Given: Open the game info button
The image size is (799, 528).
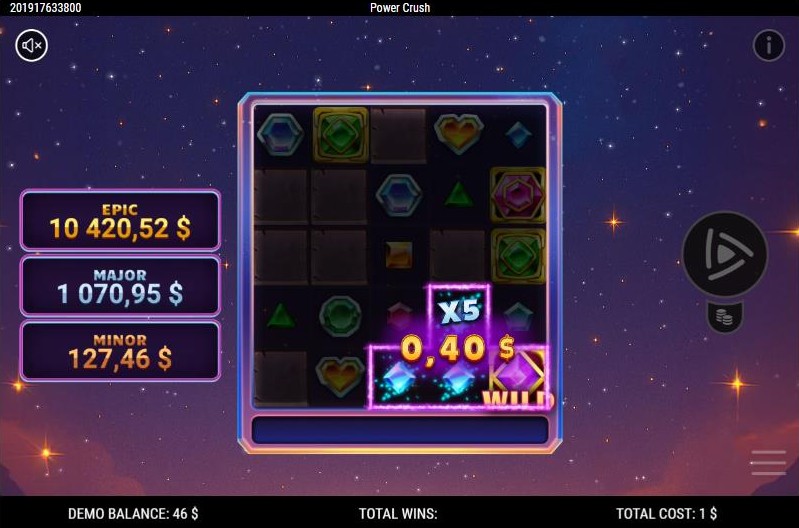Looking at the screenshot, I should click(768, 45).
